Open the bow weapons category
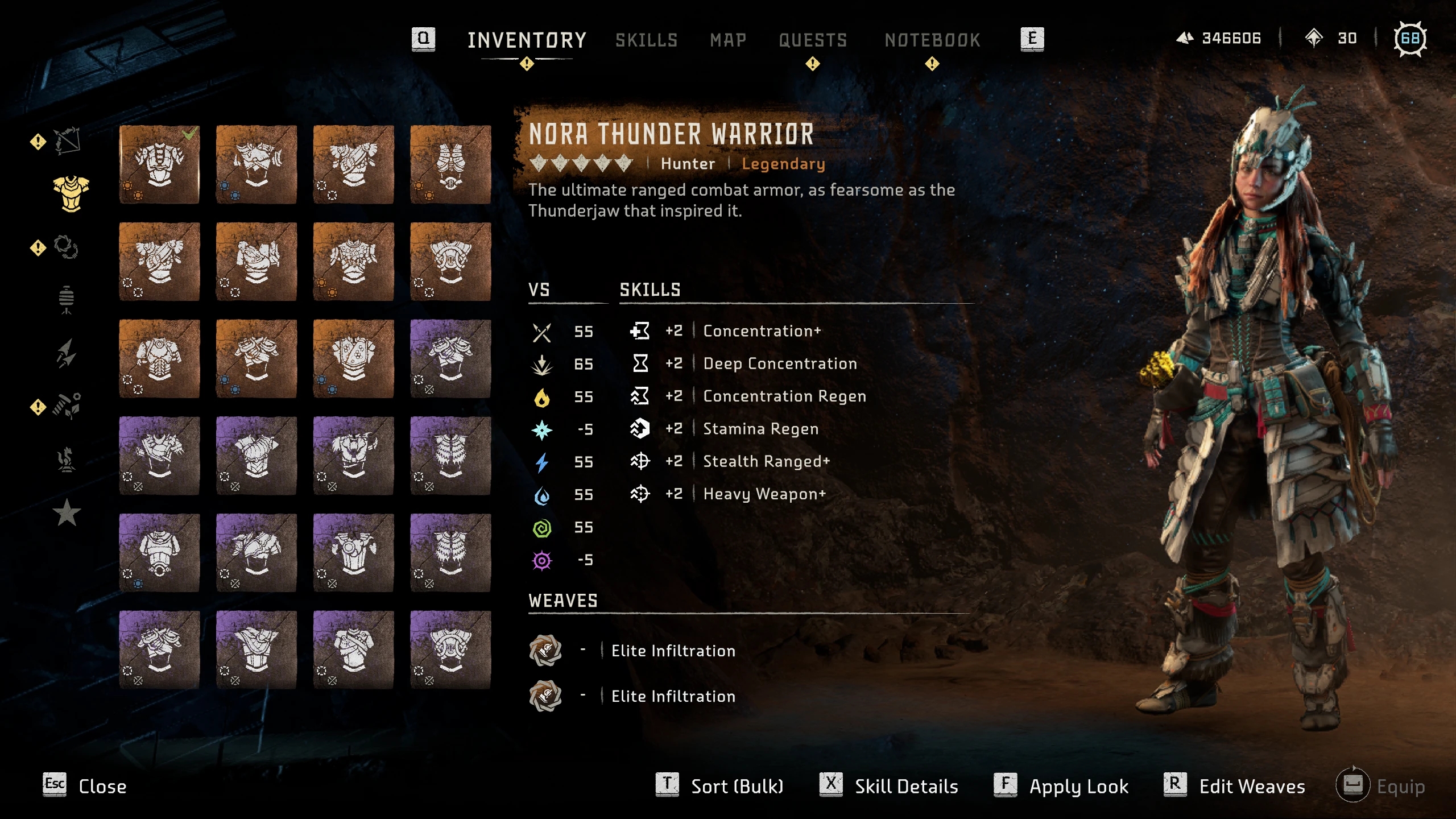Screen dimensions: 1456x819 pos(67,140)
